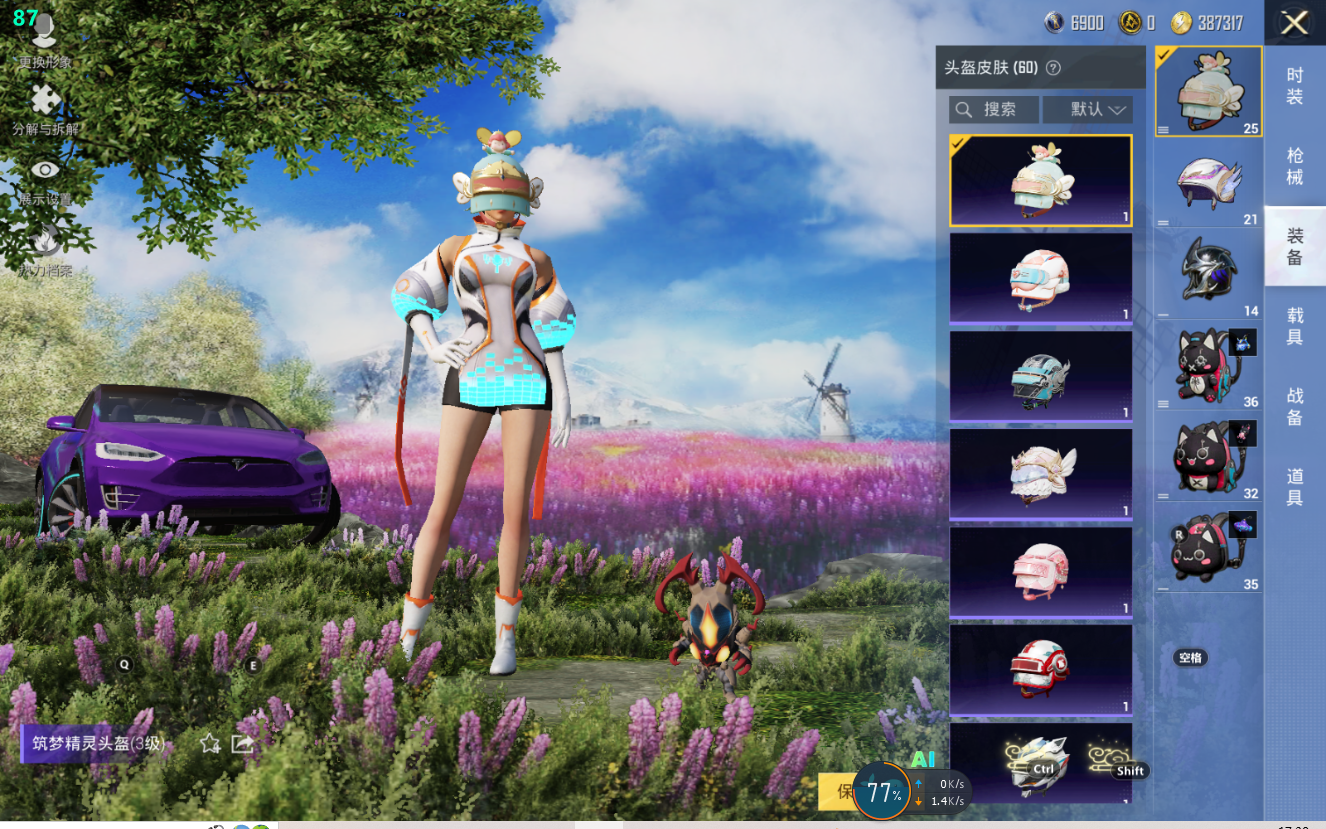Switch to the 时装 outfit tab
This screenshot has height=829, width=1326.
point(1295,86)
